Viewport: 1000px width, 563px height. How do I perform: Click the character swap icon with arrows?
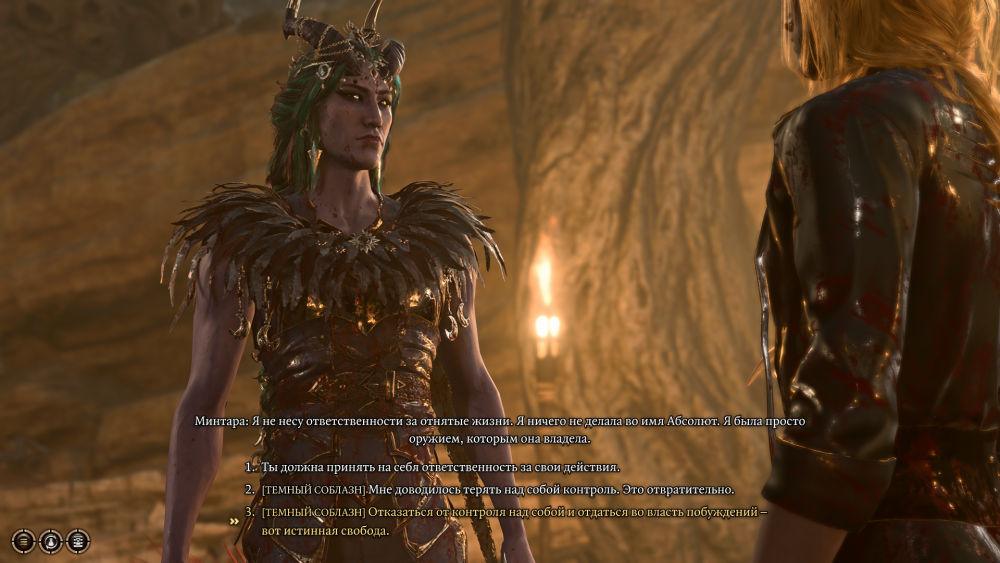point(51,541)
